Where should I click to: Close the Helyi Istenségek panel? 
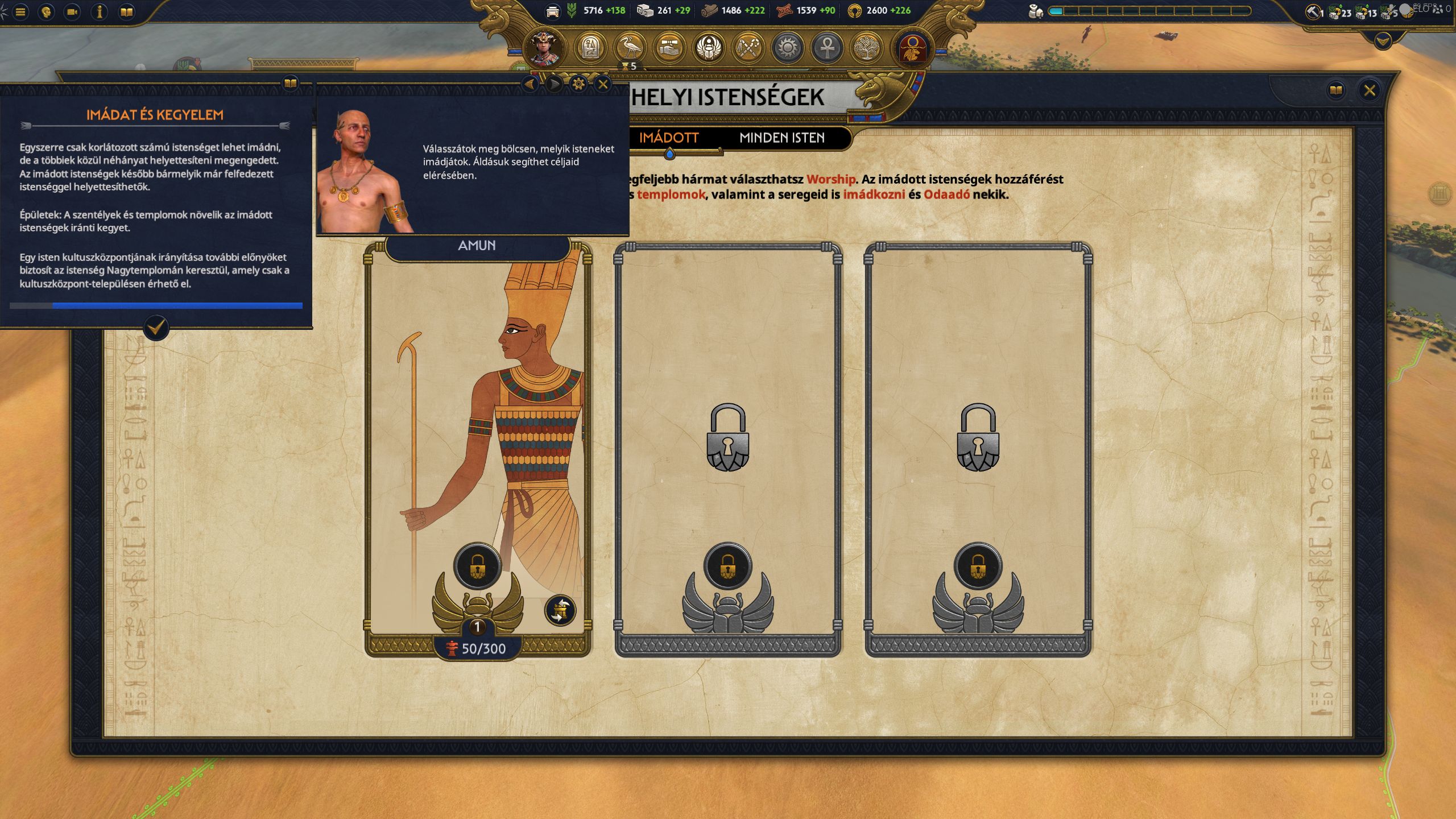point(1369,90)
